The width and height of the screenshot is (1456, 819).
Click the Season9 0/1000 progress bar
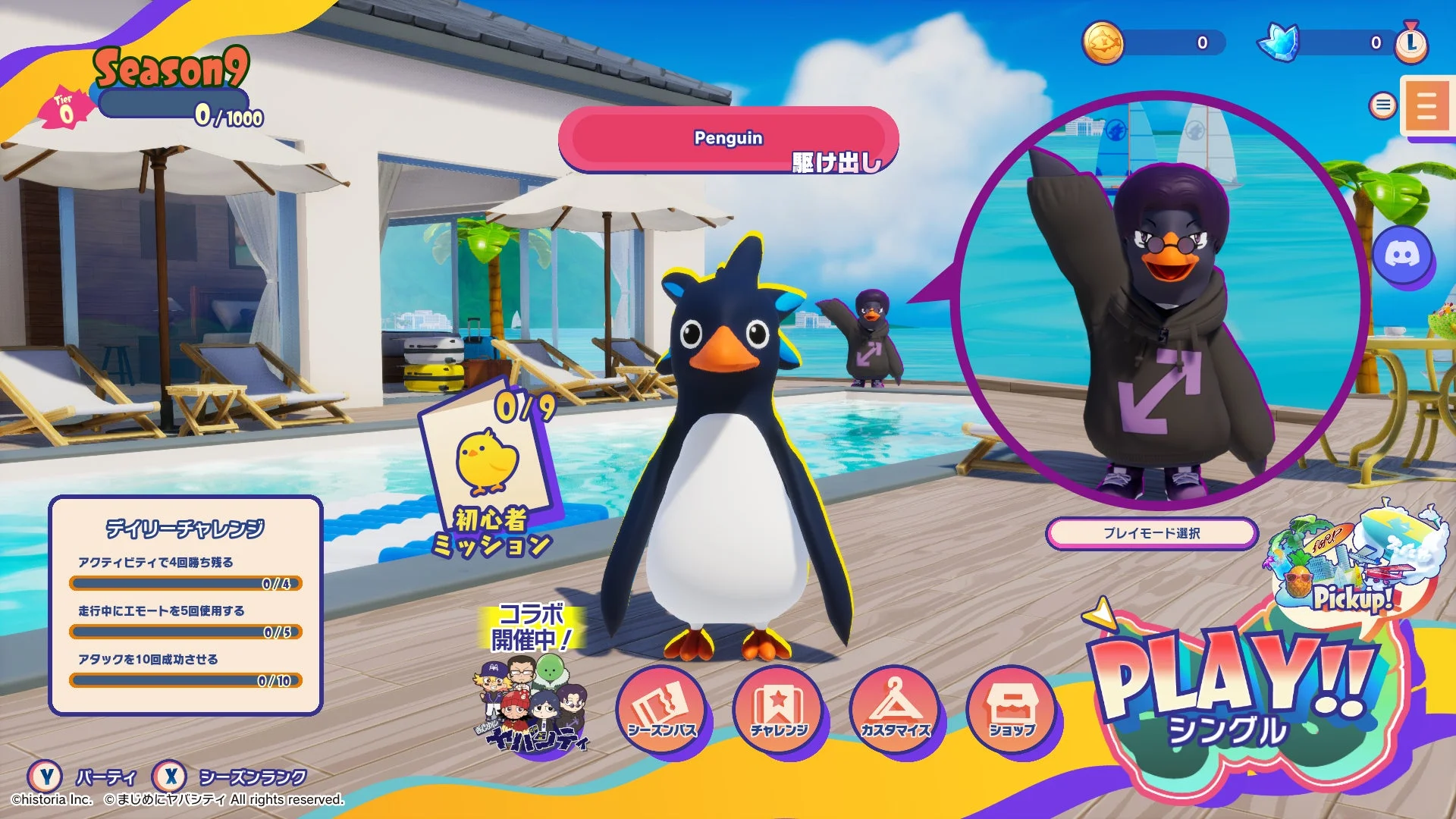174,102
